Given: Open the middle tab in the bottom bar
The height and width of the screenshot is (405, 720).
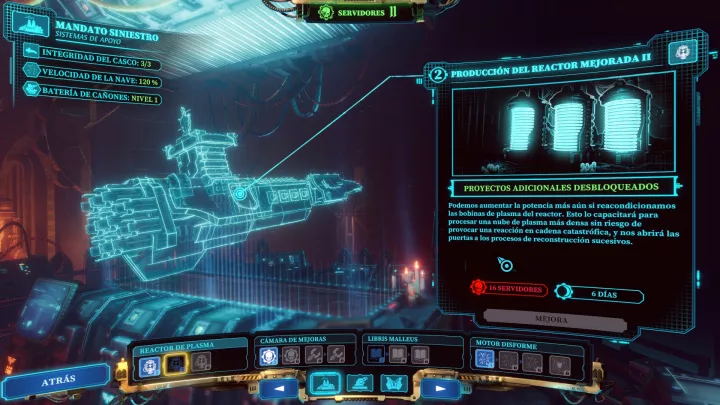Looking at the screenshot, I should click(x=357, y=383).
